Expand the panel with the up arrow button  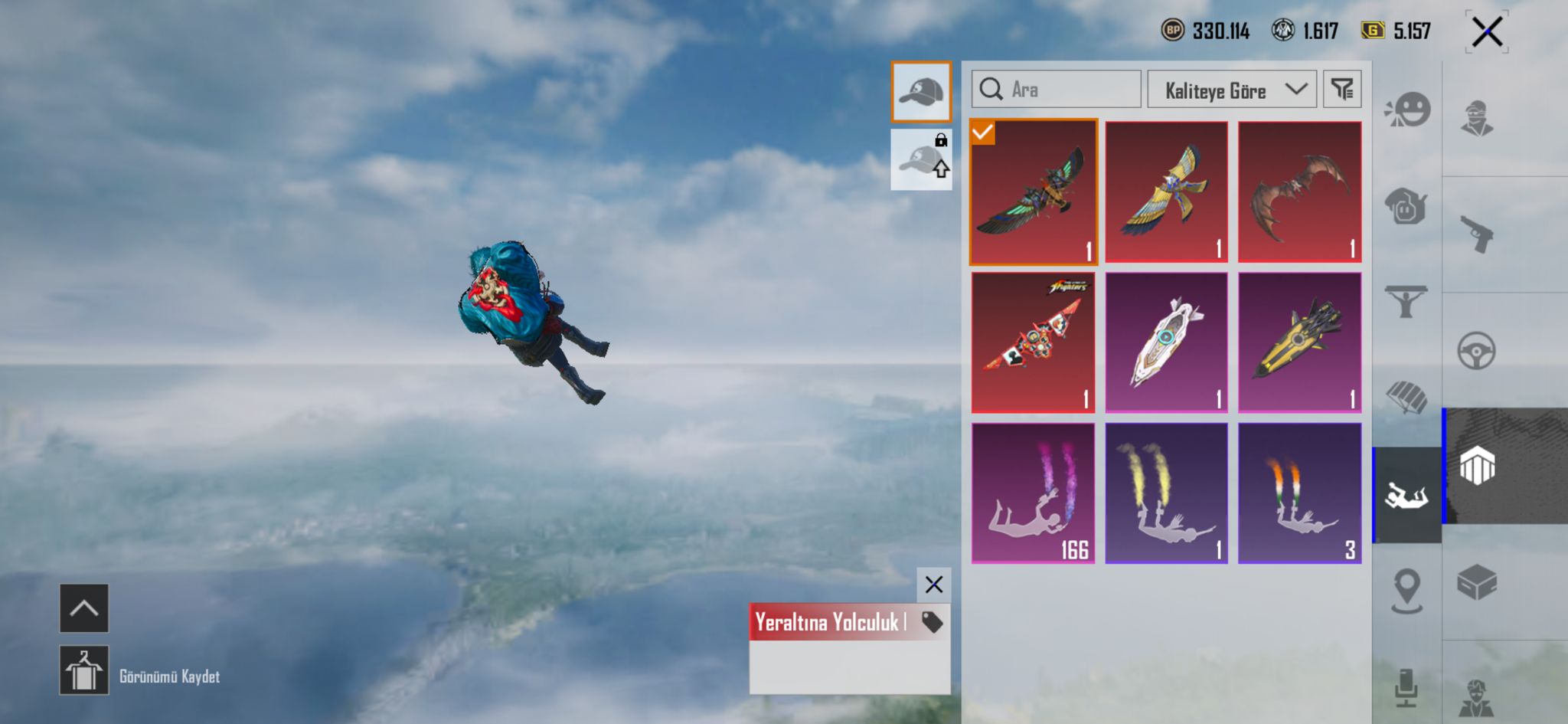coord(84,608)
